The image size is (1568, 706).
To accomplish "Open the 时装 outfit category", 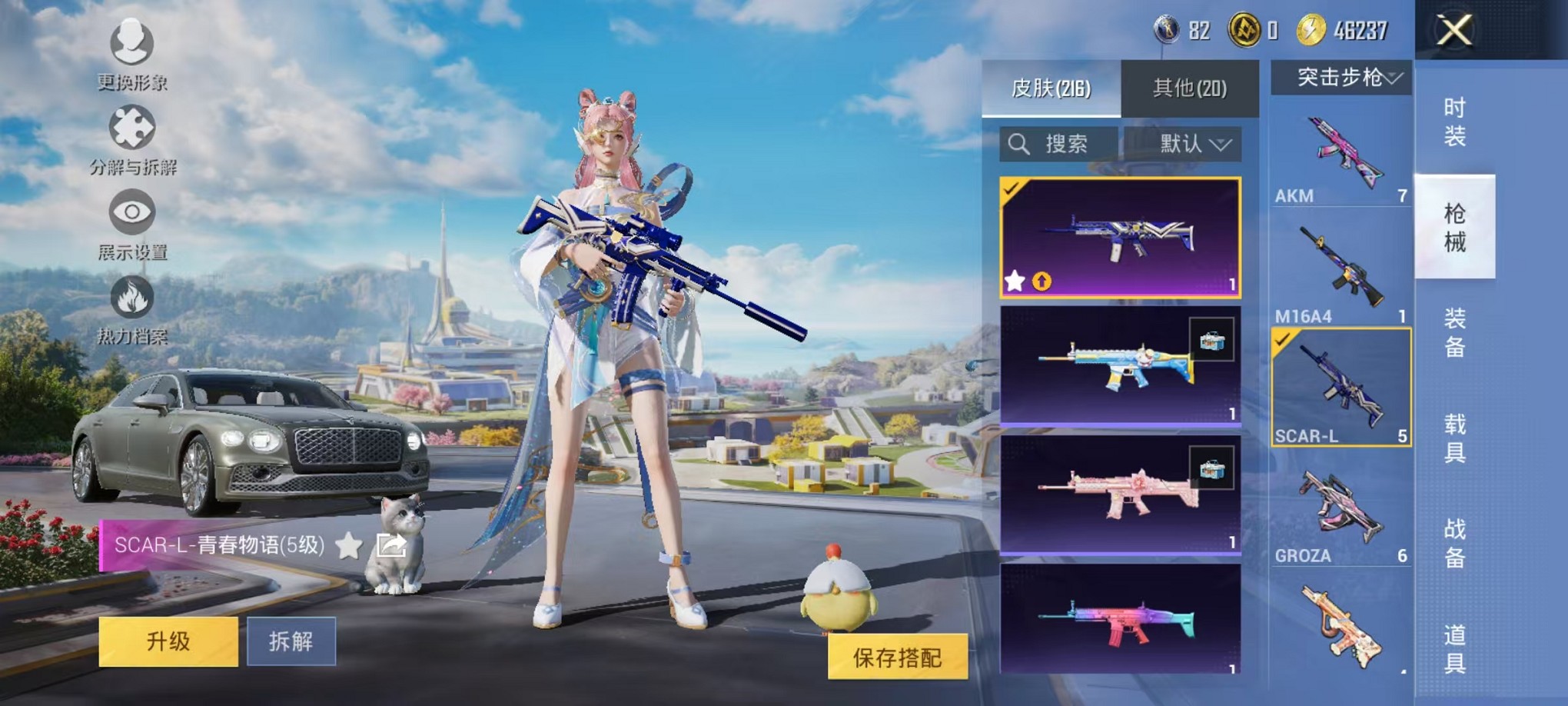I will coord(1455,123).
